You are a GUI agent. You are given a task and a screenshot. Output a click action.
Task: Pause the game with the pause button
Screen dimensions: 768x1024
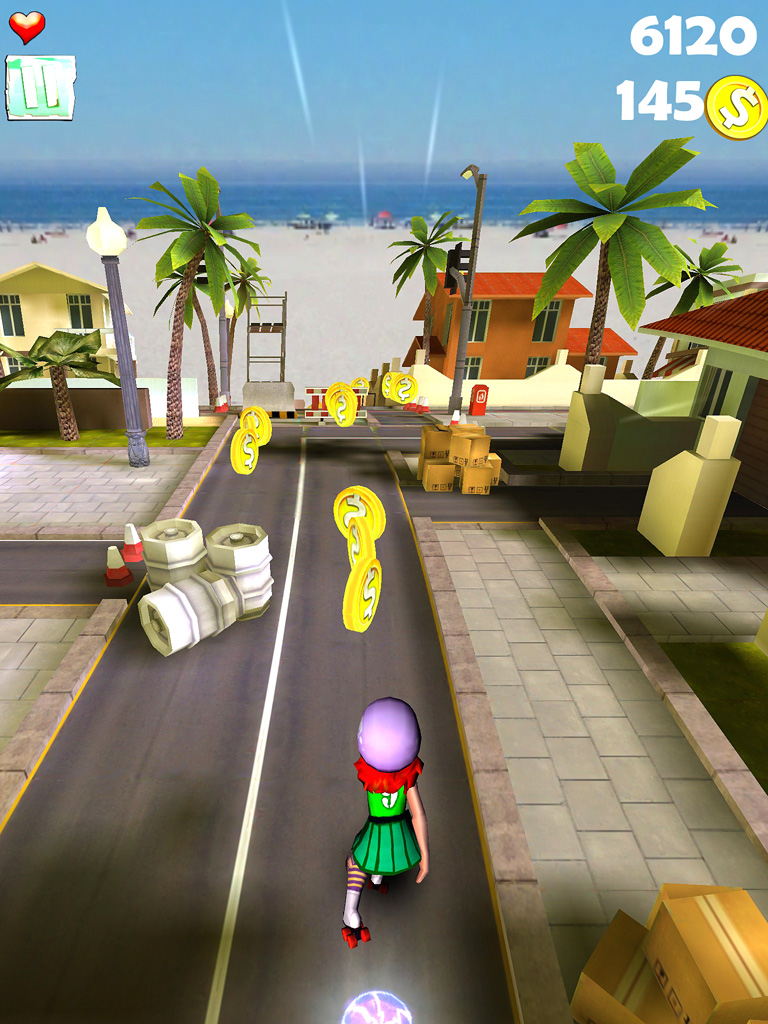(40, 88)
